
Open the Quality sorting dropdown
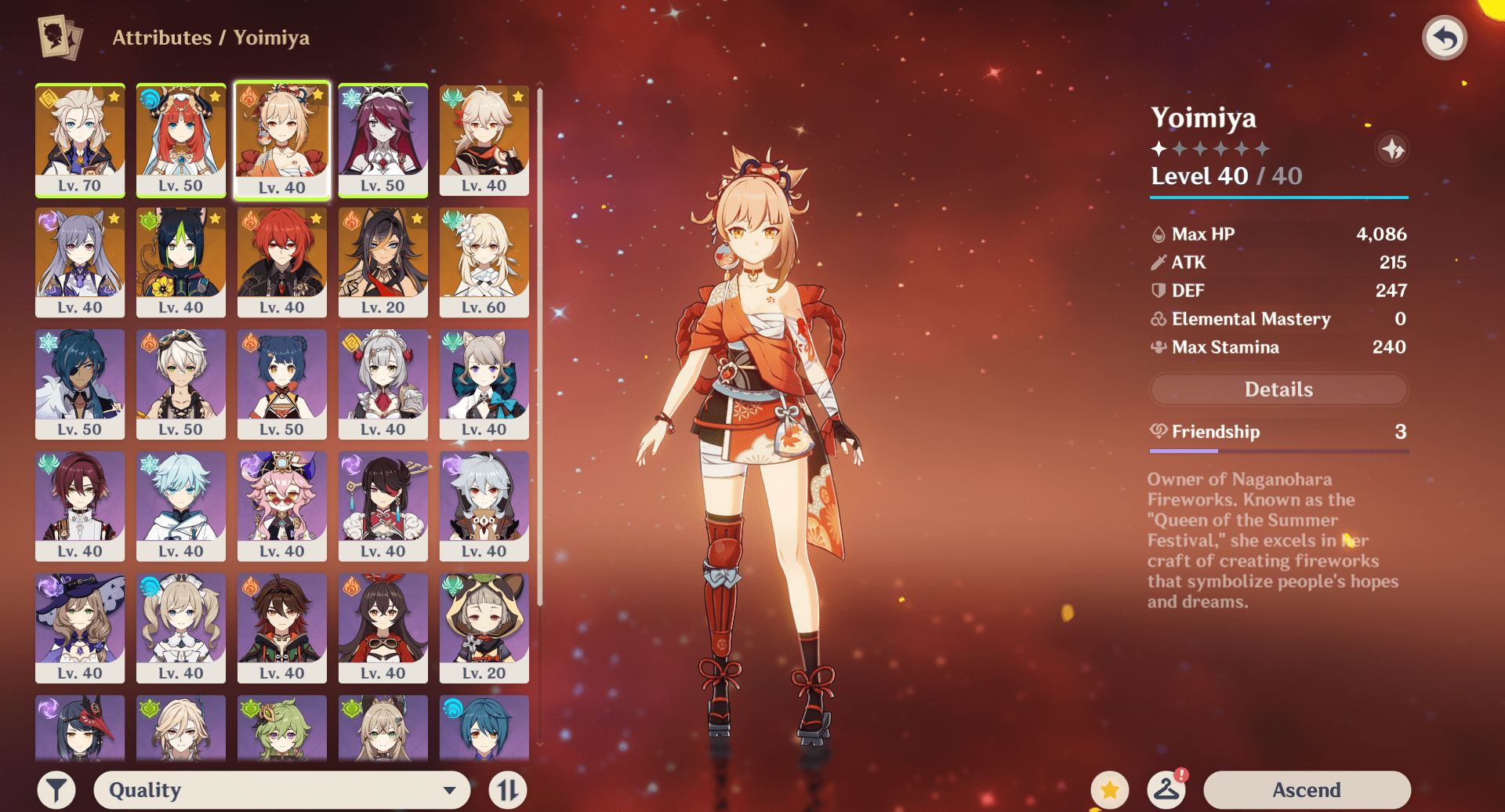[282, 789]
